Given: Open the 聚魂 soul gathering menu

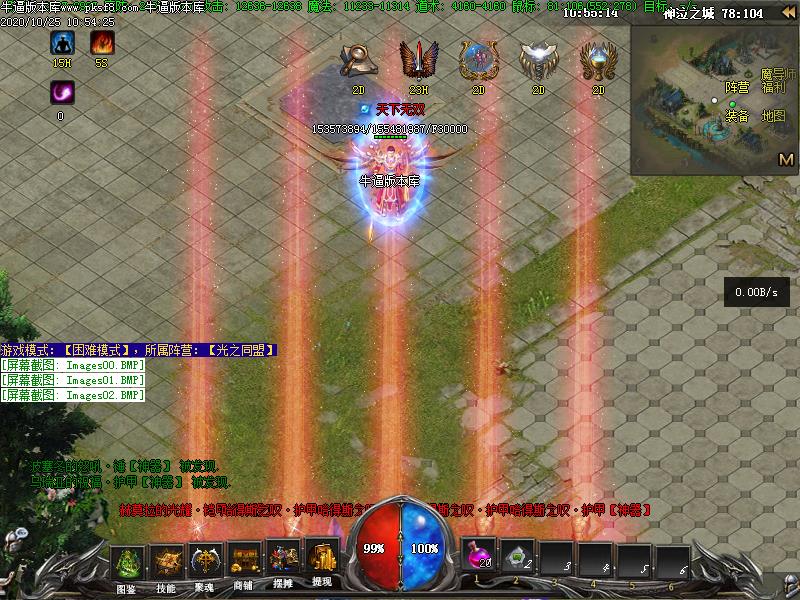Looking at the screenshot, I should pyautogui.click(x=205, y=563).
